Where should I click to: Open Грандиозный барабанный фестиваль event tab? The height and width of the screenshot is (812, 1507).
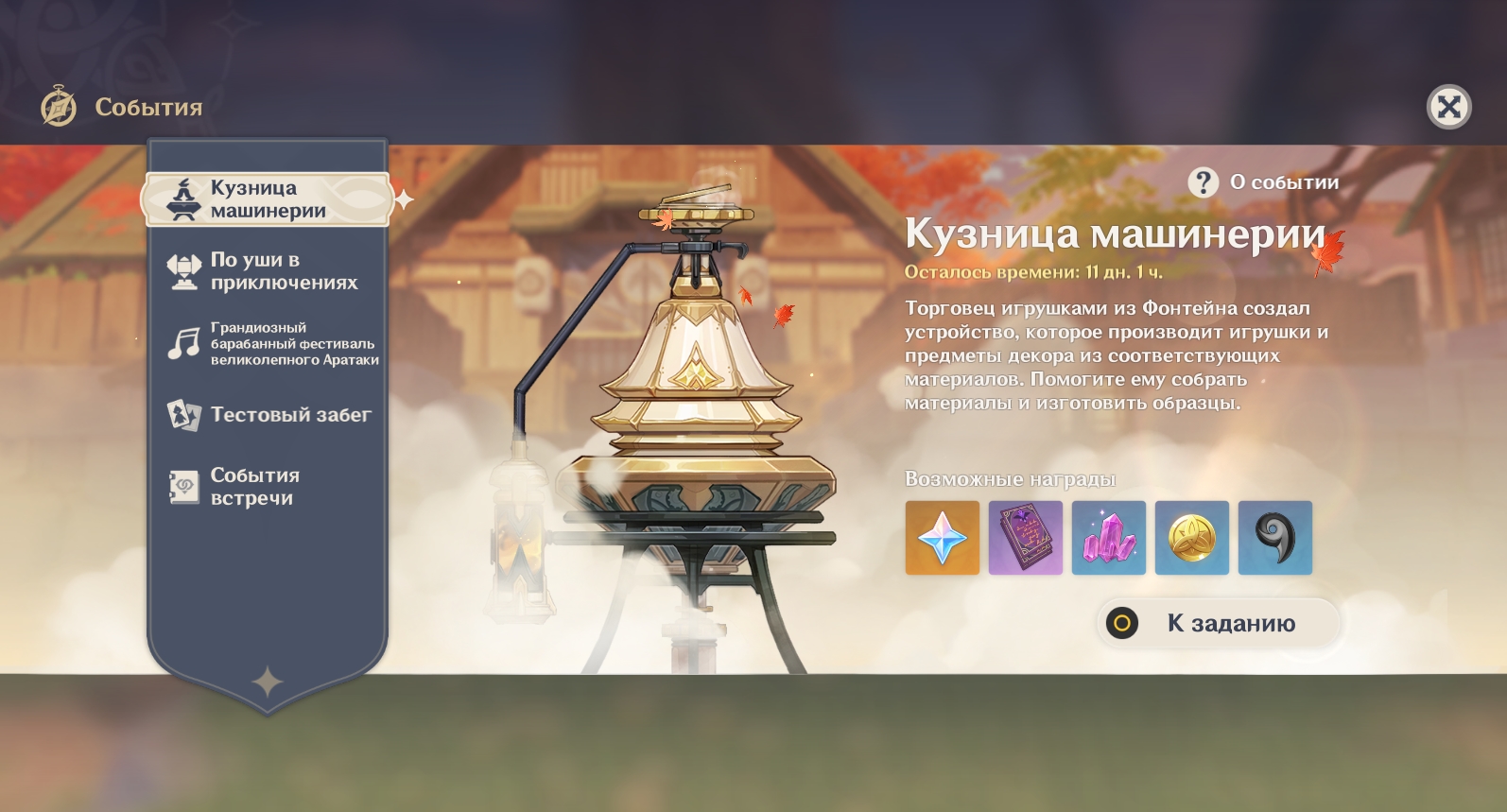point(272,343)
